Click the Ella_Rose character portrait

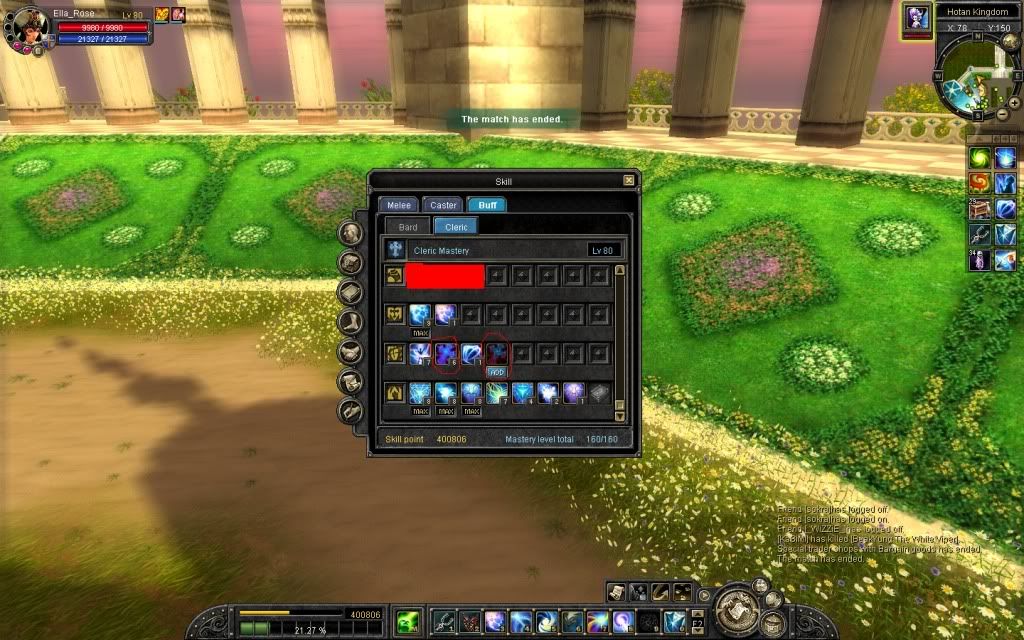[28, 28]
